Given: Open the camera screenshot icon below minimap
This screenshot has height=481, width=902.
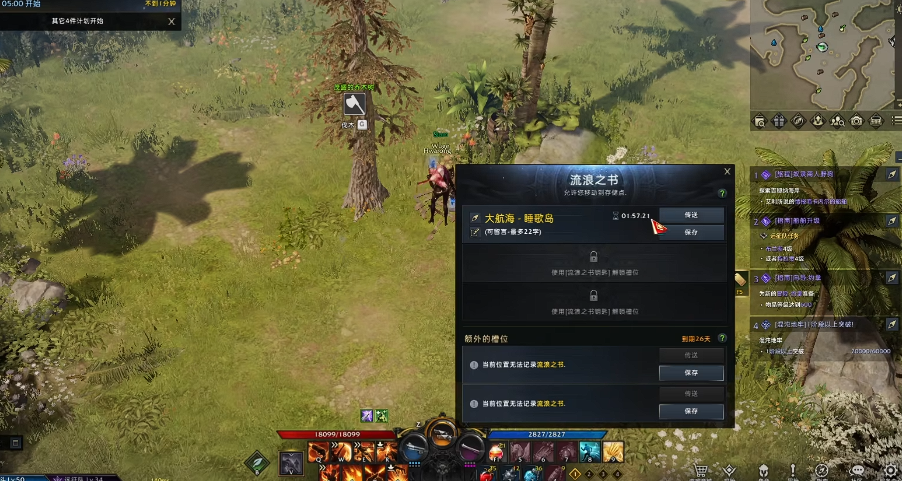Looking at the screenshot, I should click(x=856, y=121).
